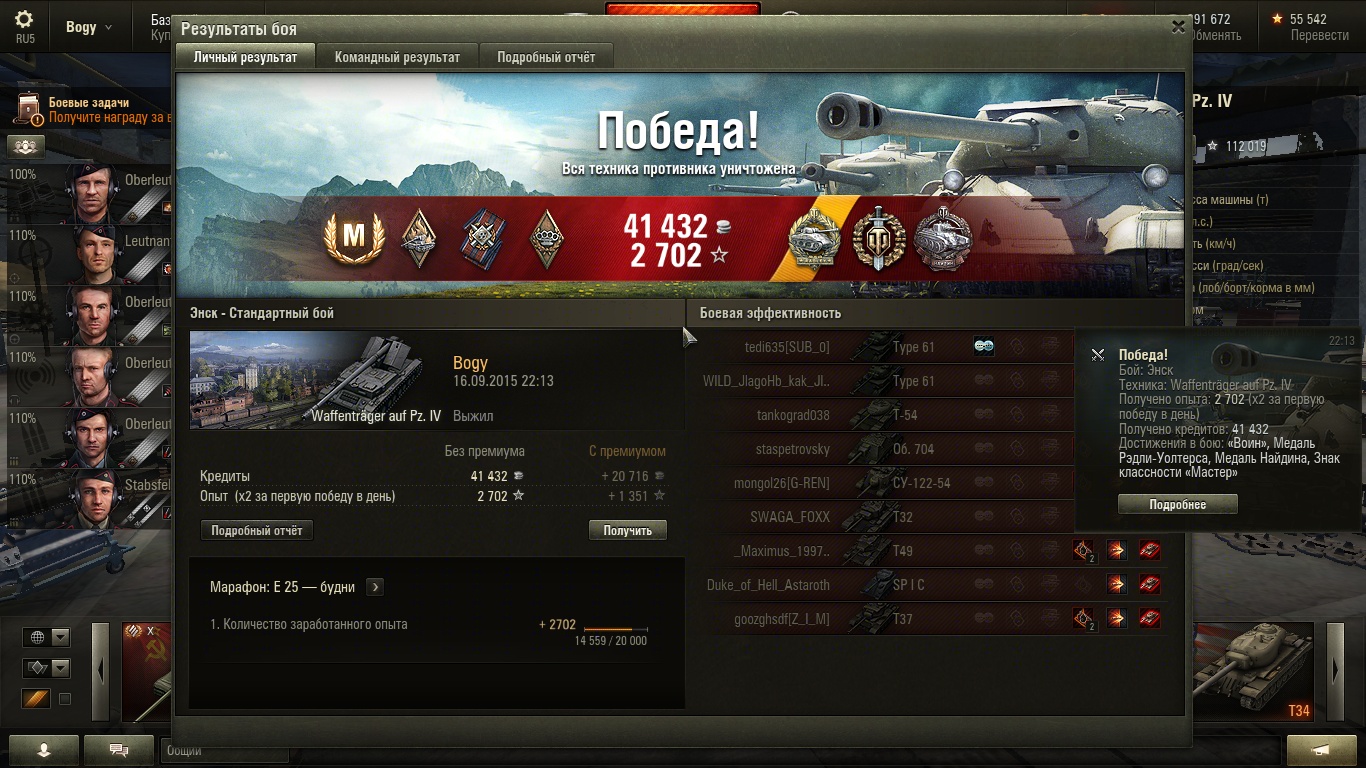Image resolution: width=1366 pixels, height=768 pixels.
Task: Open the globe server dropdown
Action: [x=48, y=637]
